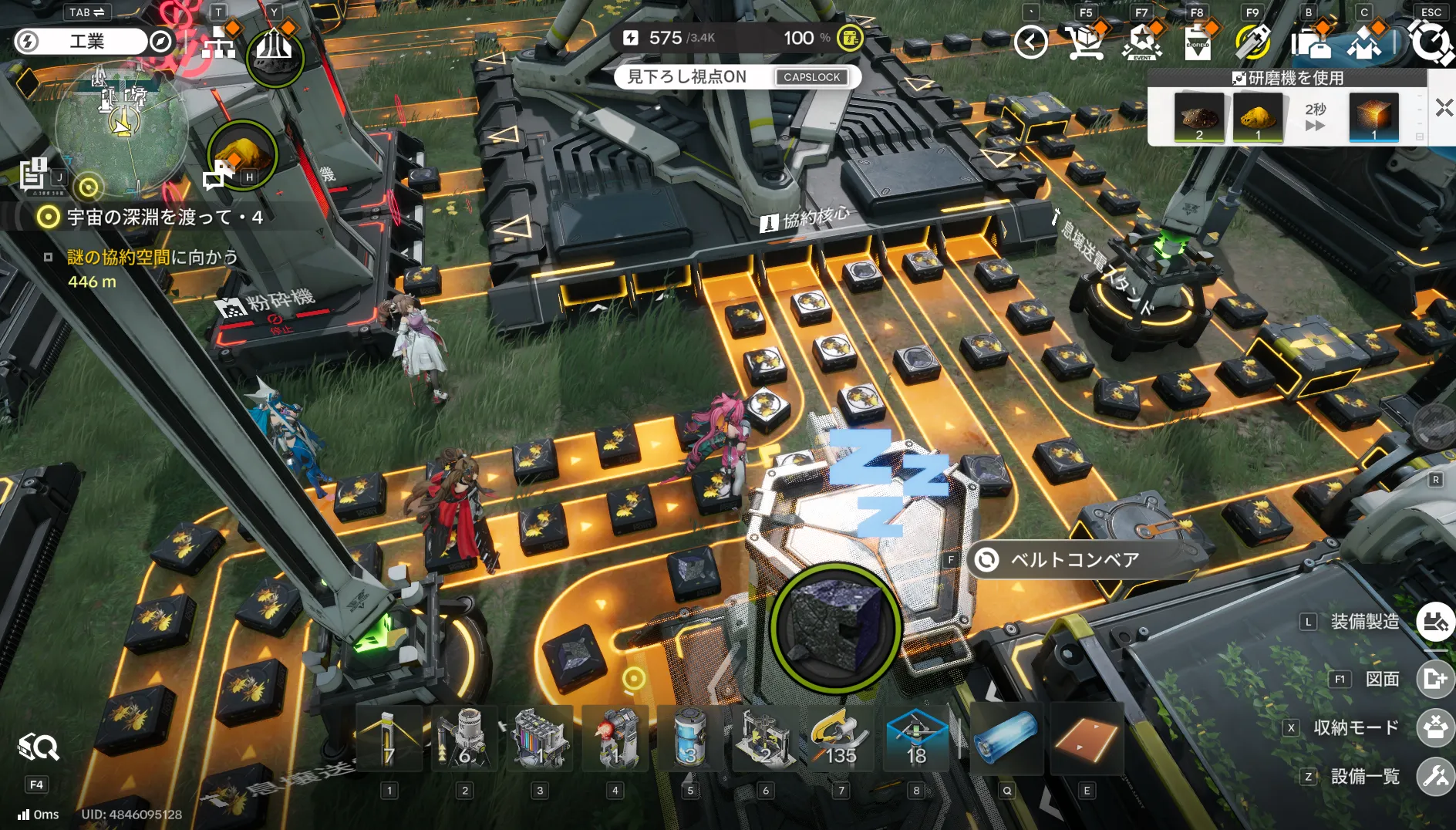Open 装備製造 equipment crafting
This screenshot has width=1456, height=830.
1434,622
